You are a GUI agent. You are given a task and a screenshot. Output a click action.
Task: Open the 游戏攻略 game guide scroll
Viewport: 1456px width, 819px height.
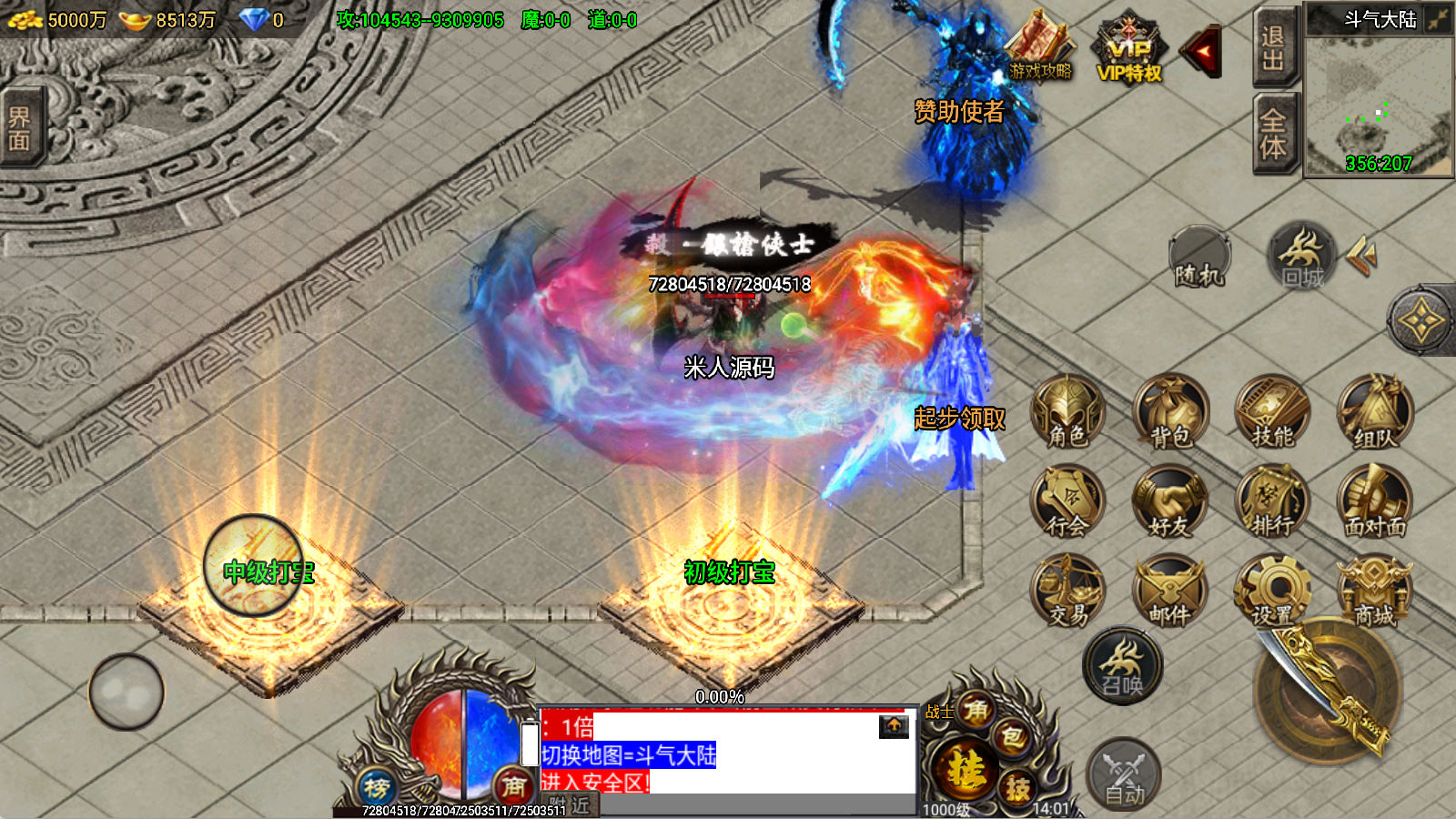pos(1040,47)
